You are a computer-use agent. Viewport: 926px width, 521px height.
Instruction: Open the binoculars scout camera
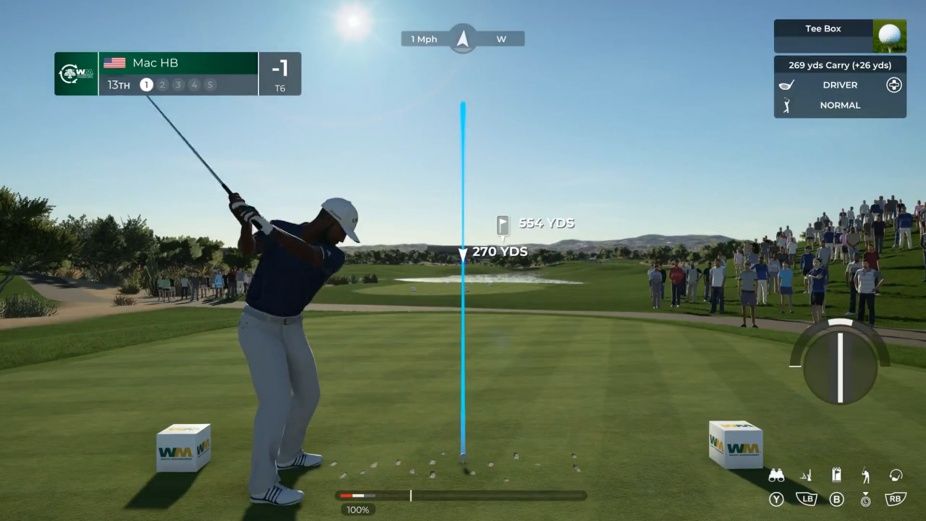[x=776, y=476]
